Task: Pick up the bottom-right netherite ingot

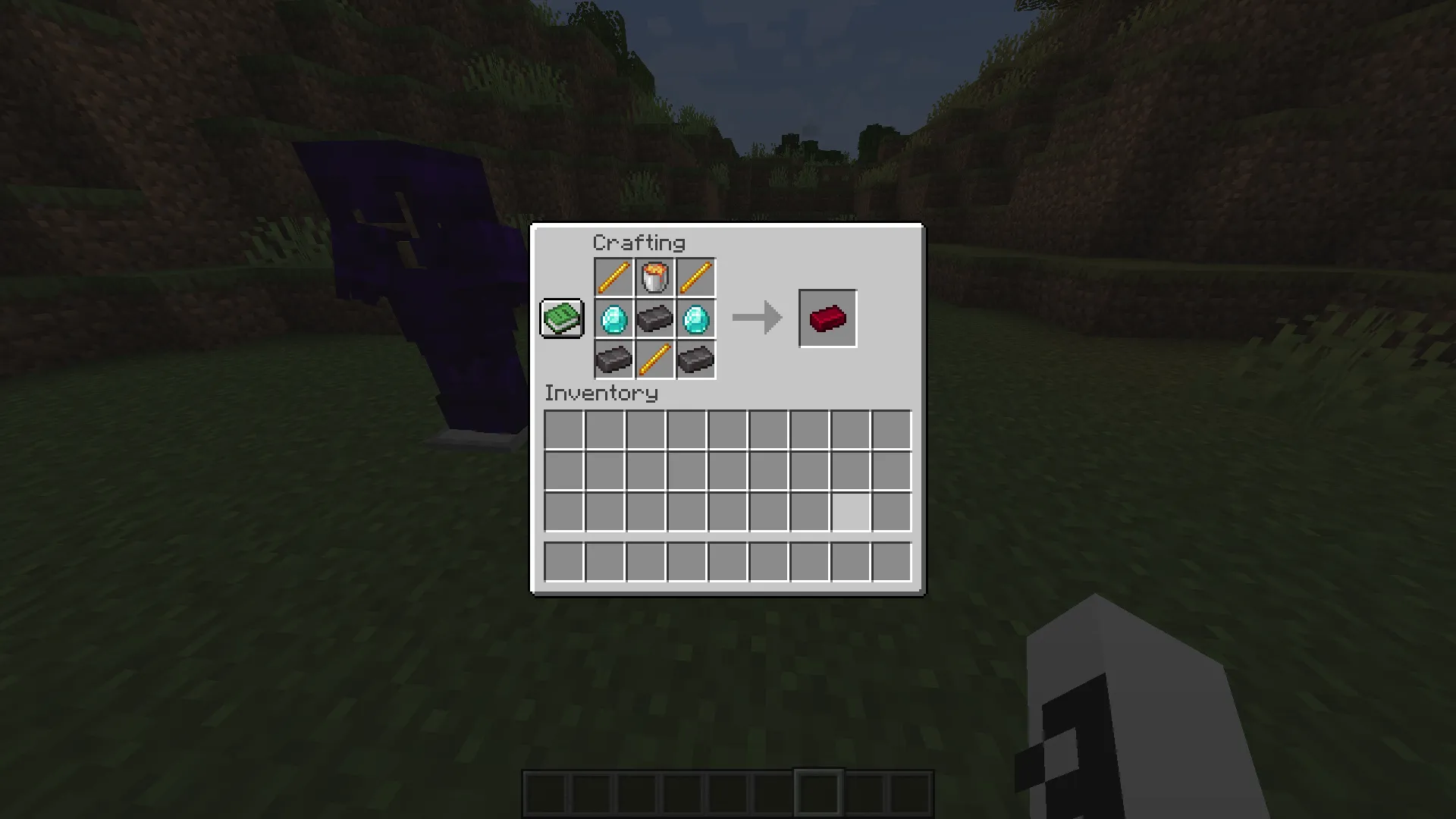Action: pos(695,359)
